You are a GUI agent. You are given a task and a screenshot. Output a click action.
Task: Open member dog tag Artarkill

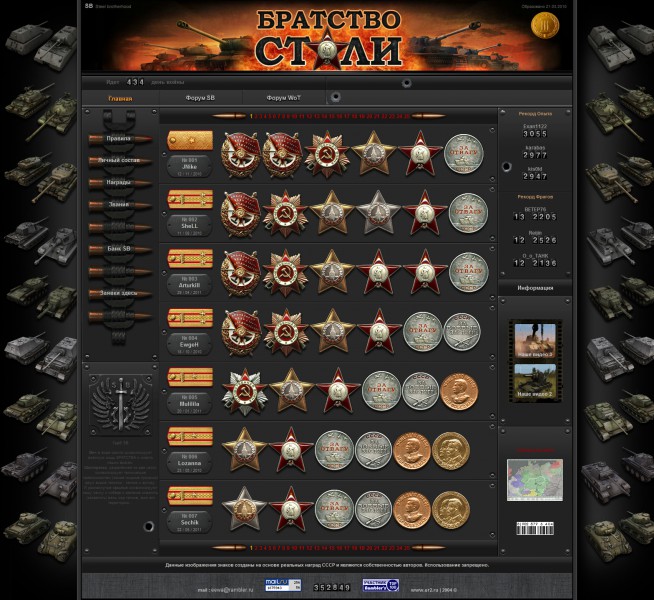click(189, 285)
